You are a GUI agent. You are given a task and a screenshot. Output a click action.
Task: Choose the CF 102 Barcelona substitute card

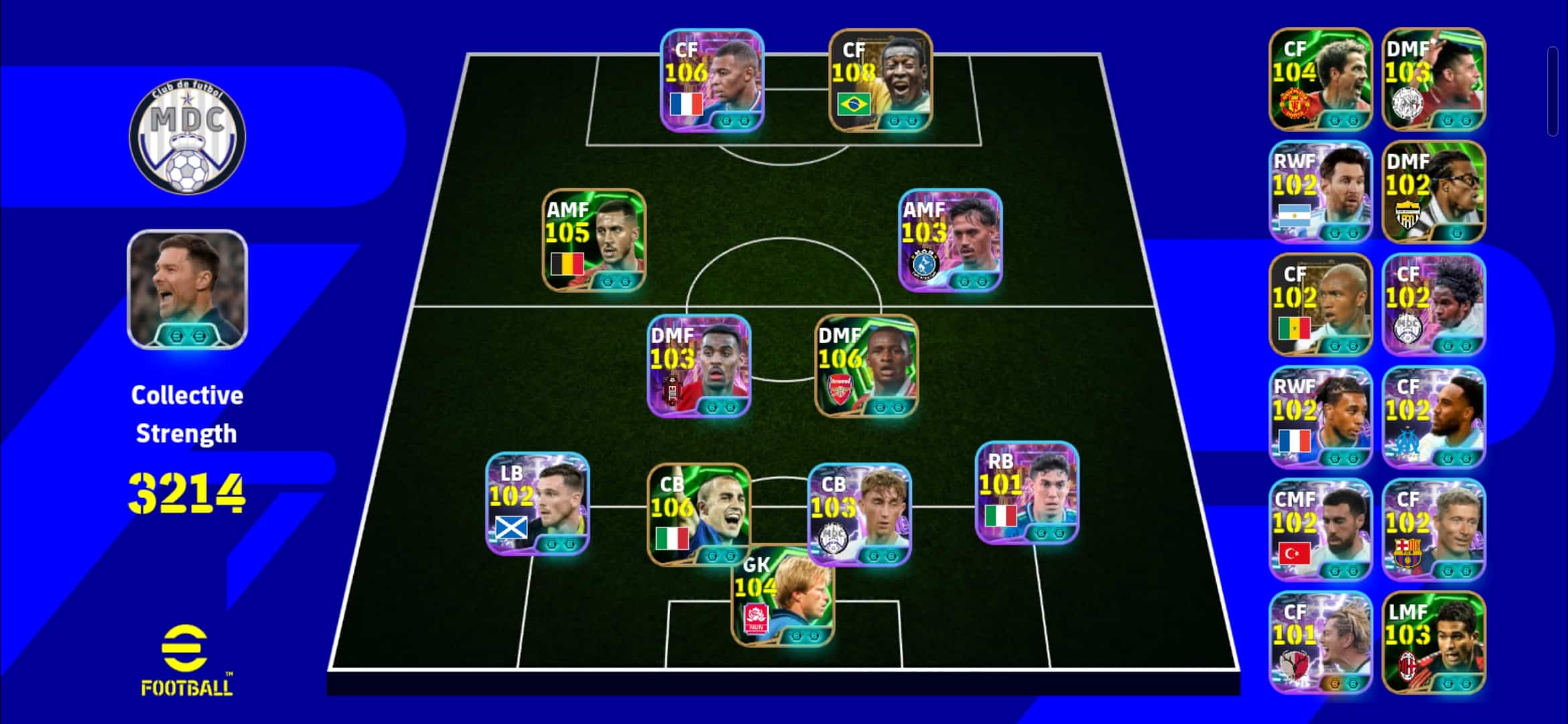point(1433,530)
